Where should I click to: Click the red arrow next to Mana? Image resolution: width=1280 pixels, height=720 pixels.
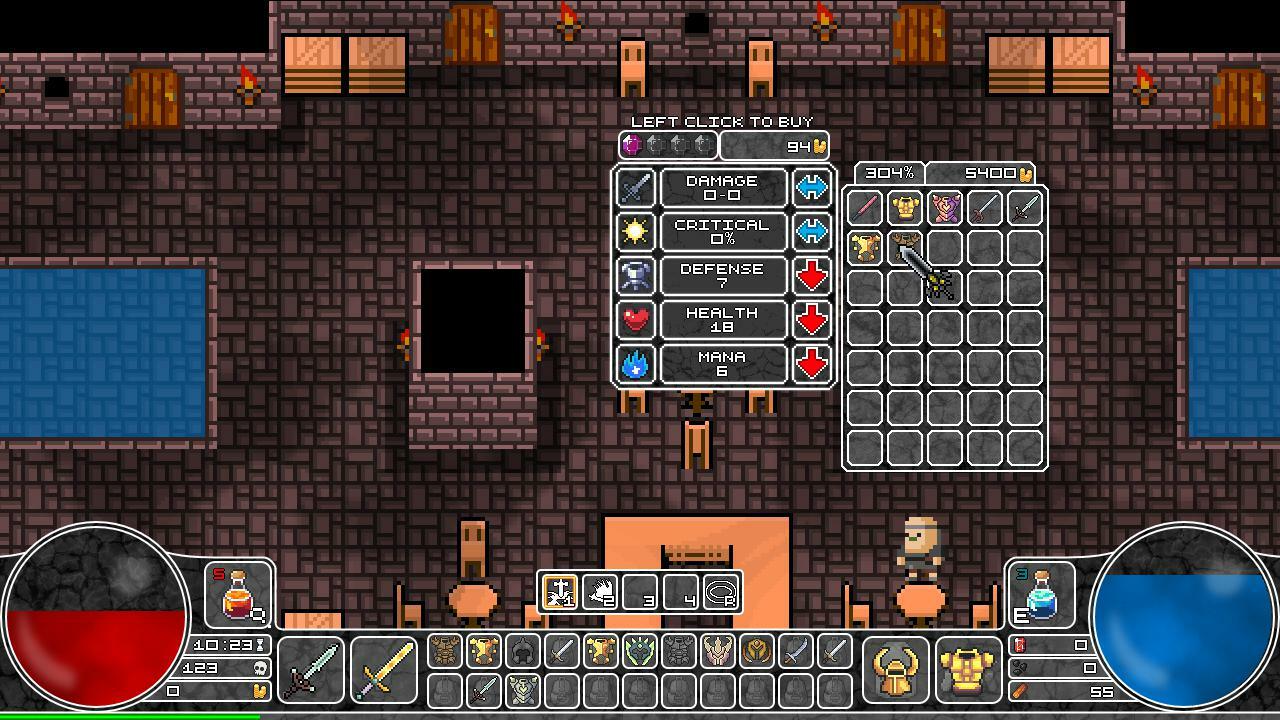pyautogui.click(x=813, y=364)
